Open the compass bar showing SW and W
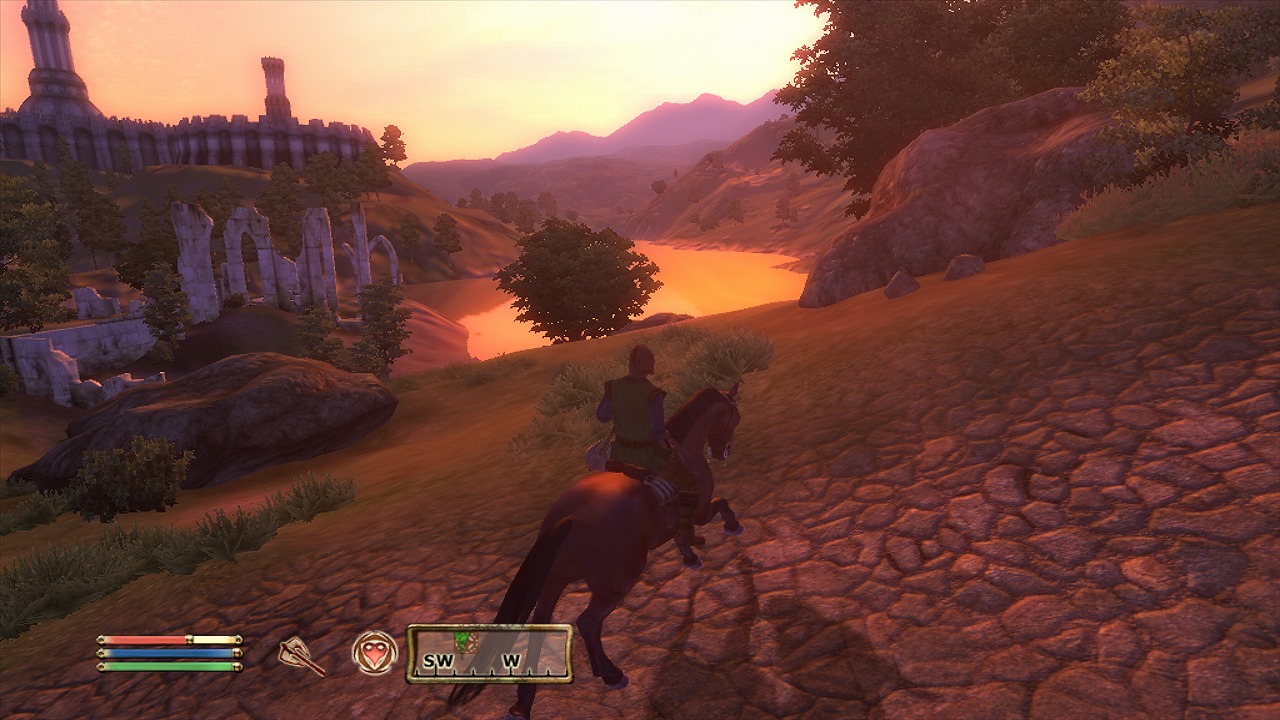The height and width of the screenshot is (720, 1280). (x=489, y=654)
